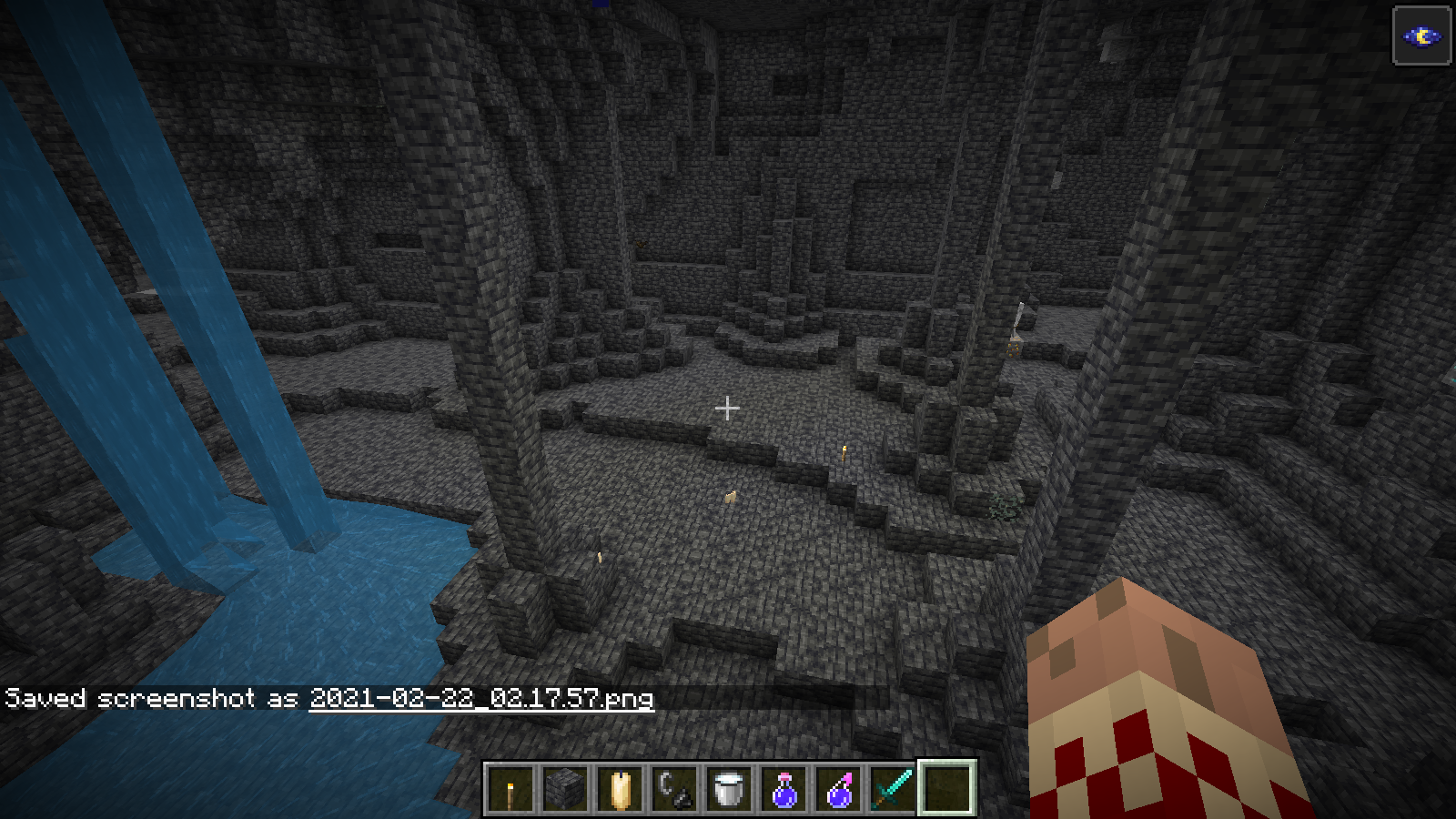
Task: Select the deepslate bricks block slot
Action: (x=565, y=788)
